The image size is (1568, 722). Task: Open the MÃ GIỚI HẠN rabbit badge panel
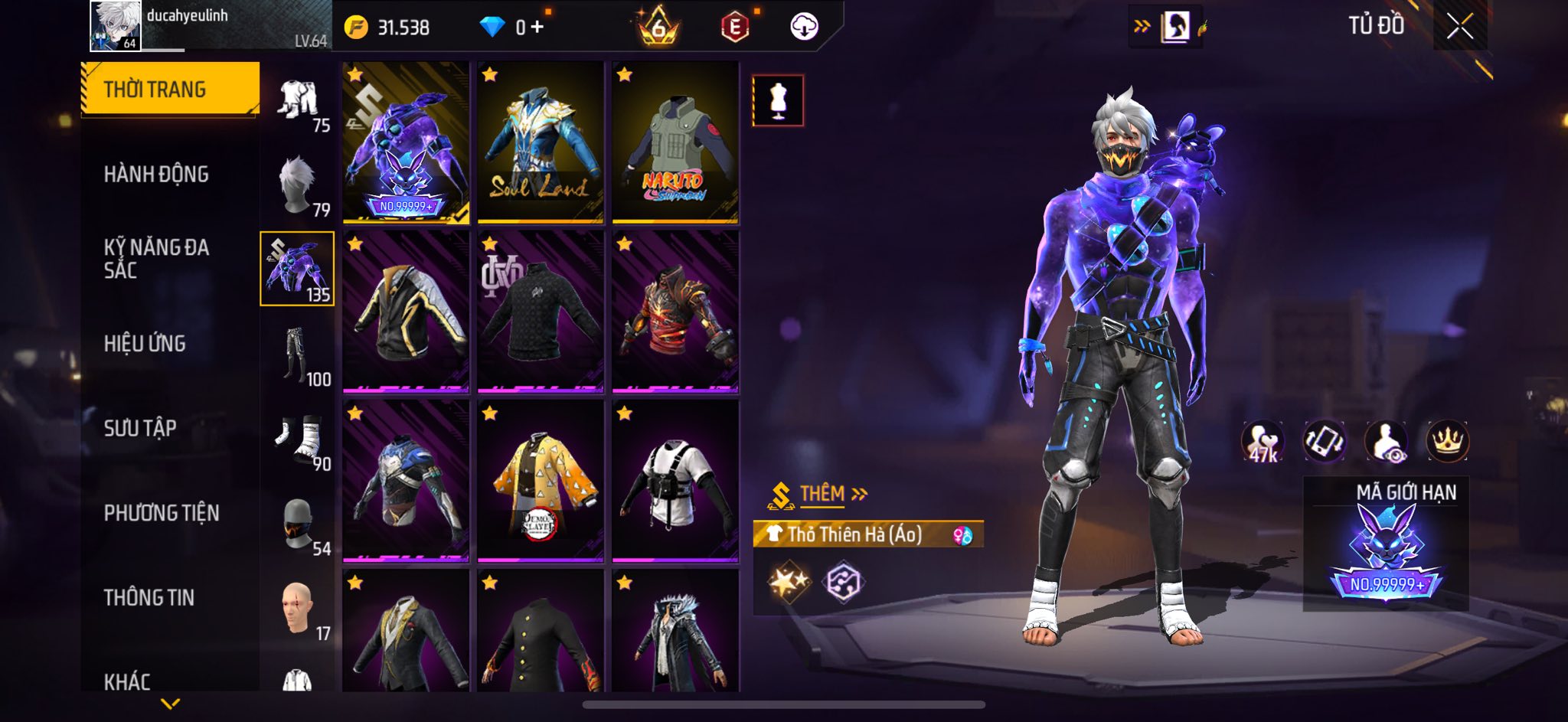click(x=1386, y=545)
